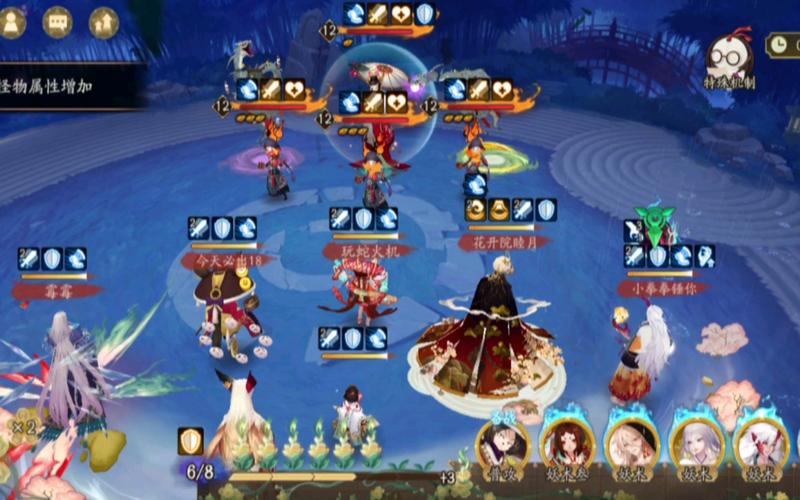Show the 特殊机制 special mechanism info
The width and height of the screenshot is (800, 500).
[x=729, y=62]
